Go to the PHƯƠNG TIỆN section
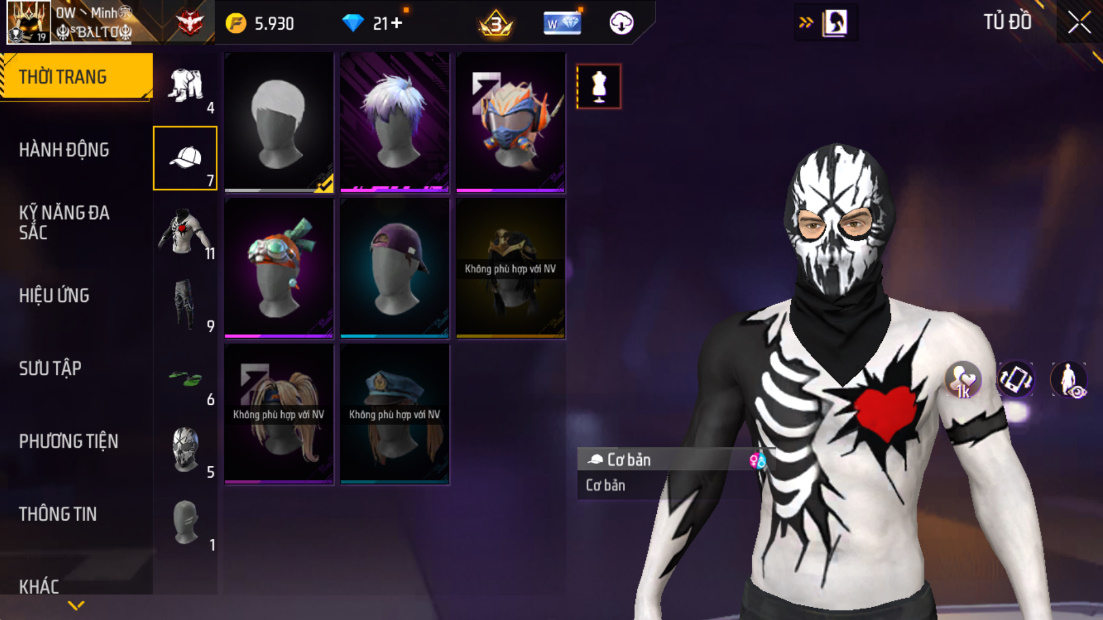The width and height of the screenshot is (1103, 620). point(68,441)
